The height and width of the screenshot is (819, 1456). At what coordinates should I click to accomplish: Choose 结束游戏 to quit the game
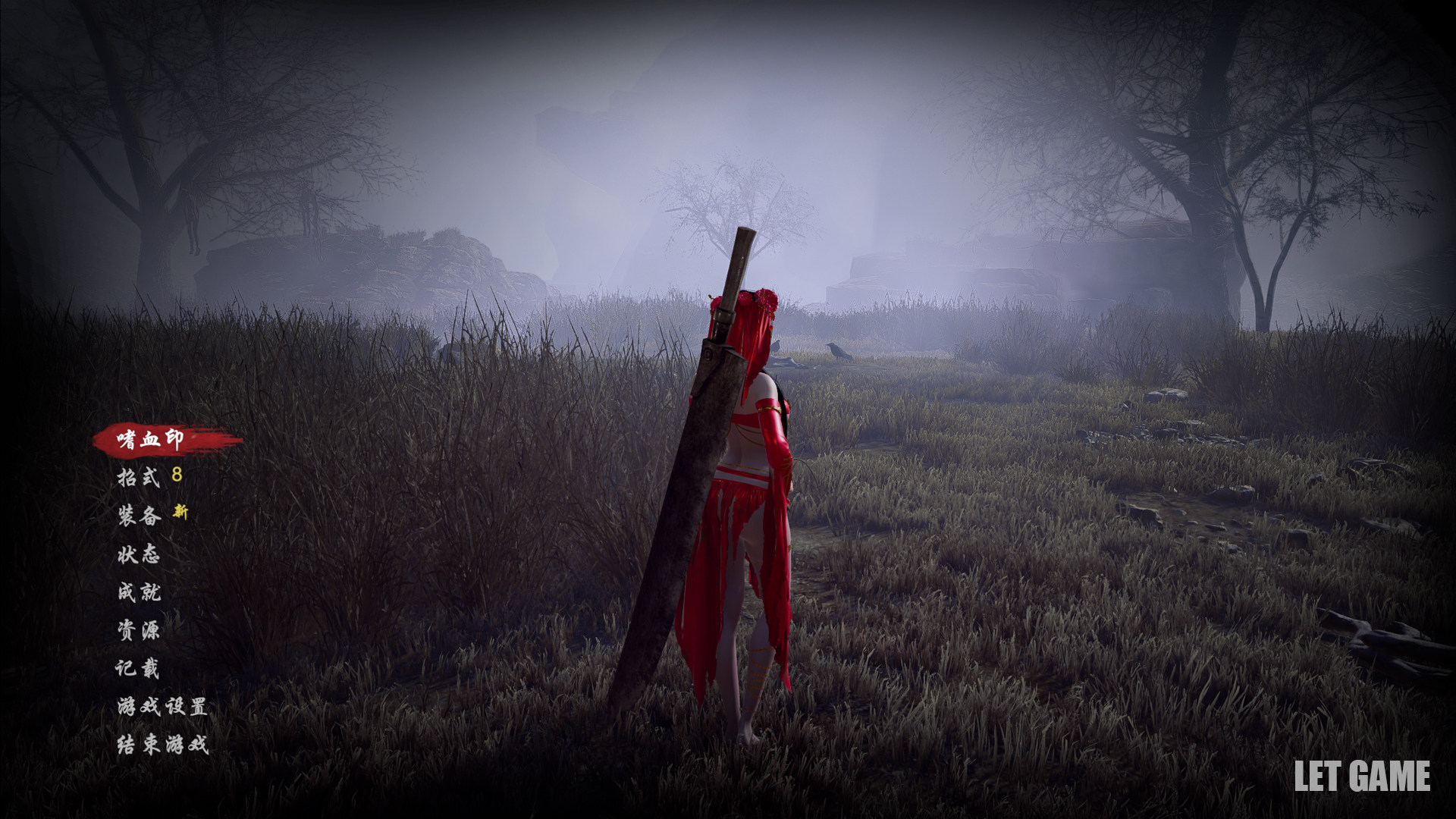pyautogui.click(x=162, y=745)
